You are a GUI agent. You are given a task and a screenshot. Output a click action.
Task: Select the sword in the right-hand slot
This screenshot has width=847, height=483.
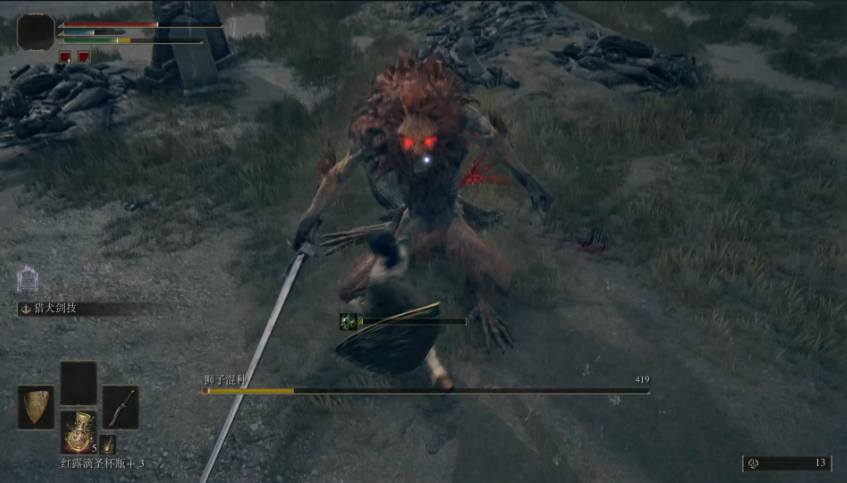pyautogui.click(x=120, y=407)
